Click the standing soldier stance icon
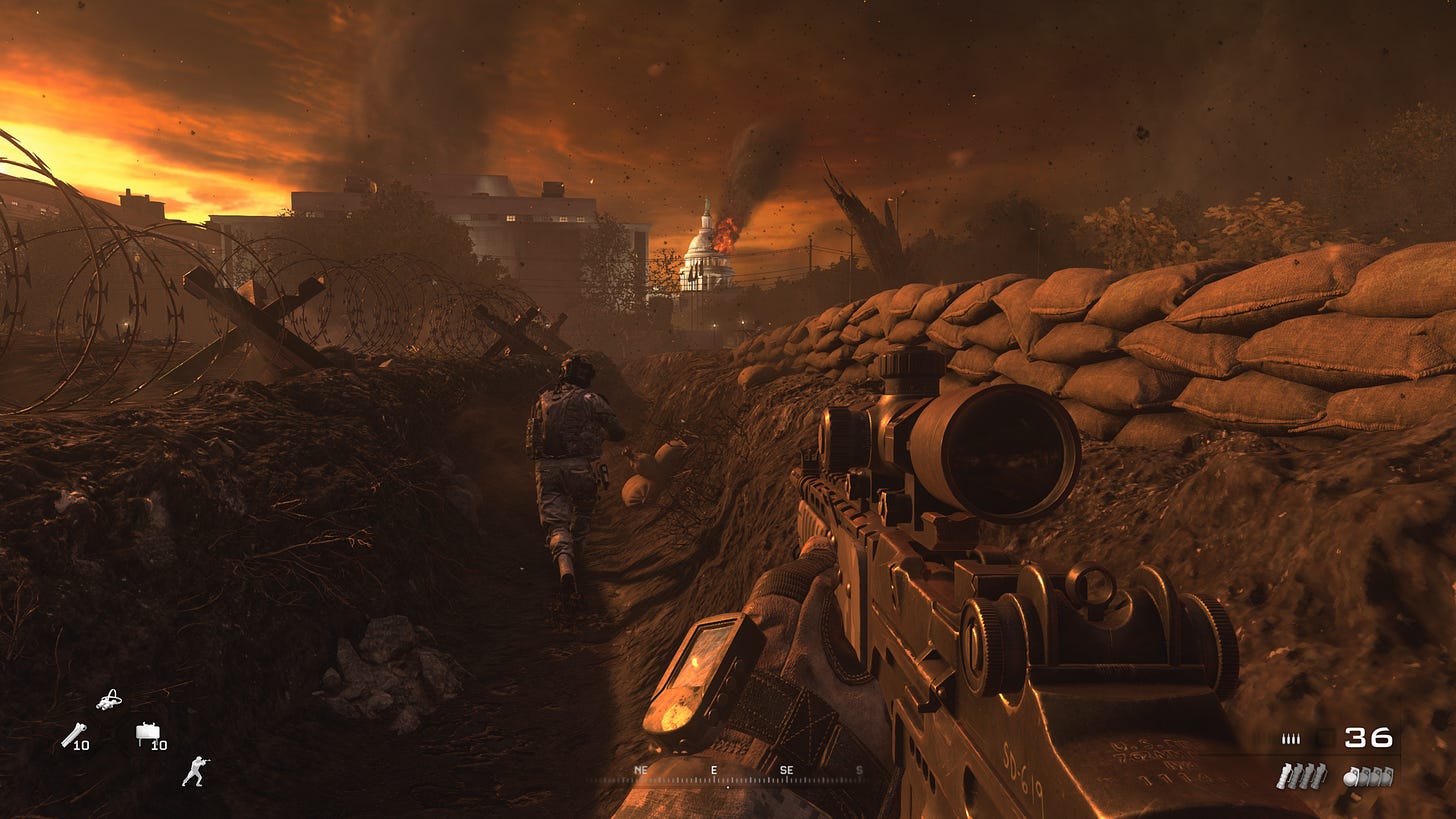This screenshot has height=819, width=1456. (x=195, y=770)
